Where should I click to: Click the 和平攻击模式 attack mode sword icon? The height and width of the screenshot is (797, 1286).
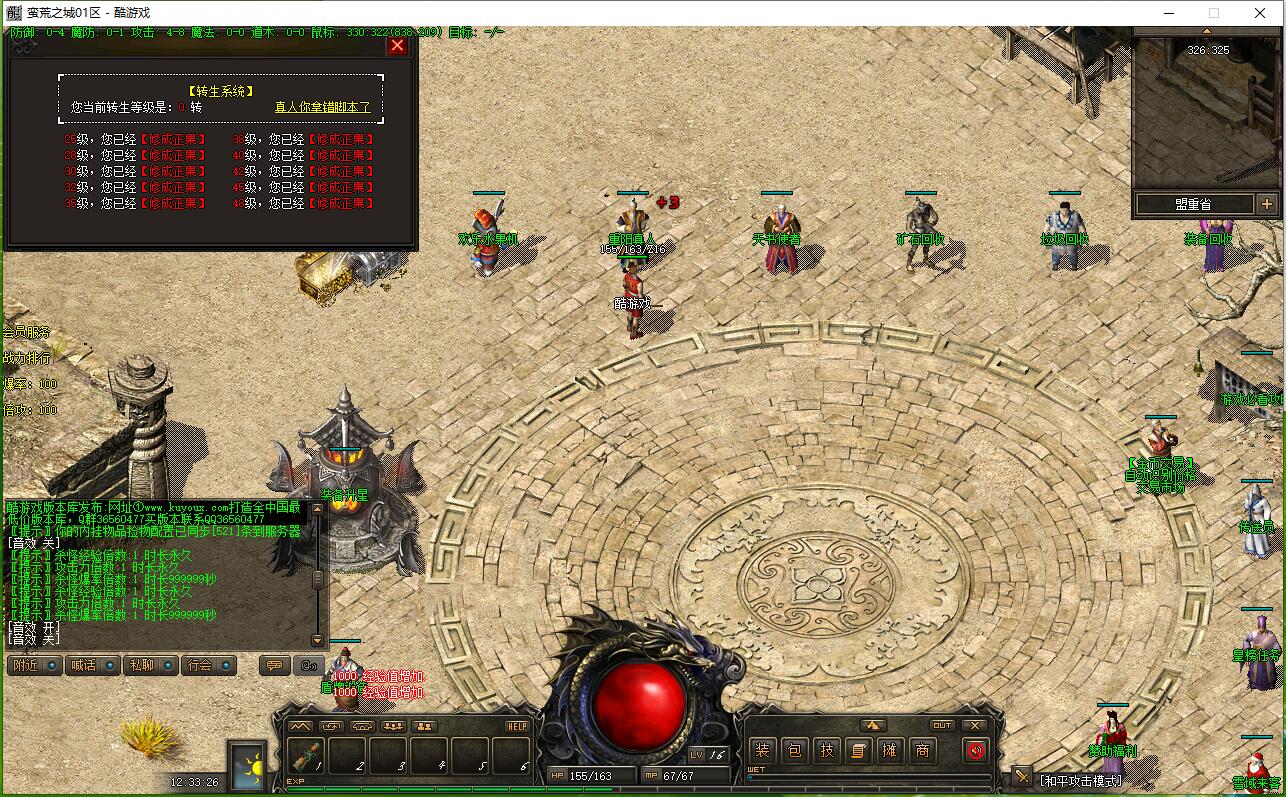click(1021, 777)
